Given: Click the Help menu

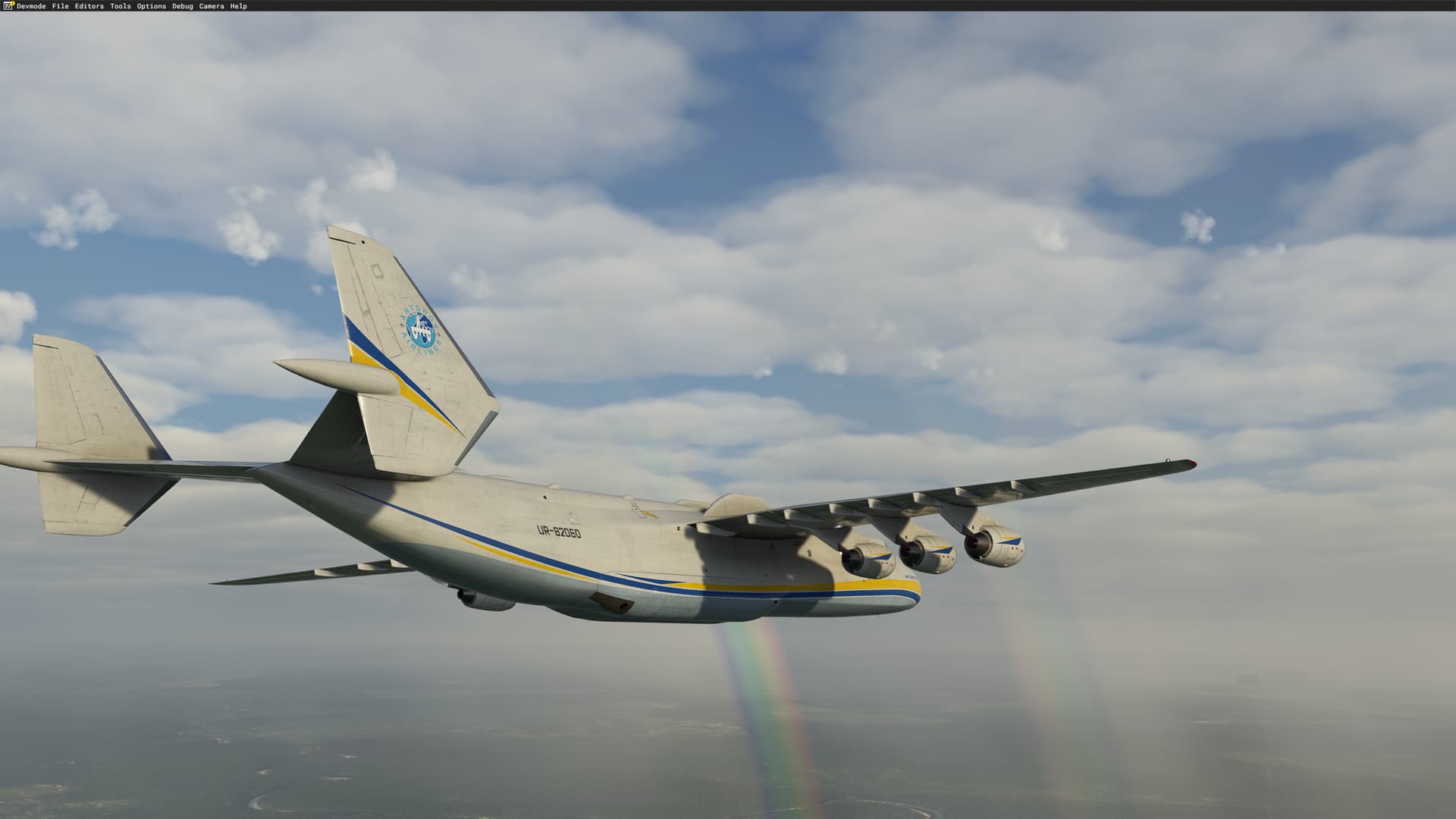Looking at the screenshot, I should [238, 6].
